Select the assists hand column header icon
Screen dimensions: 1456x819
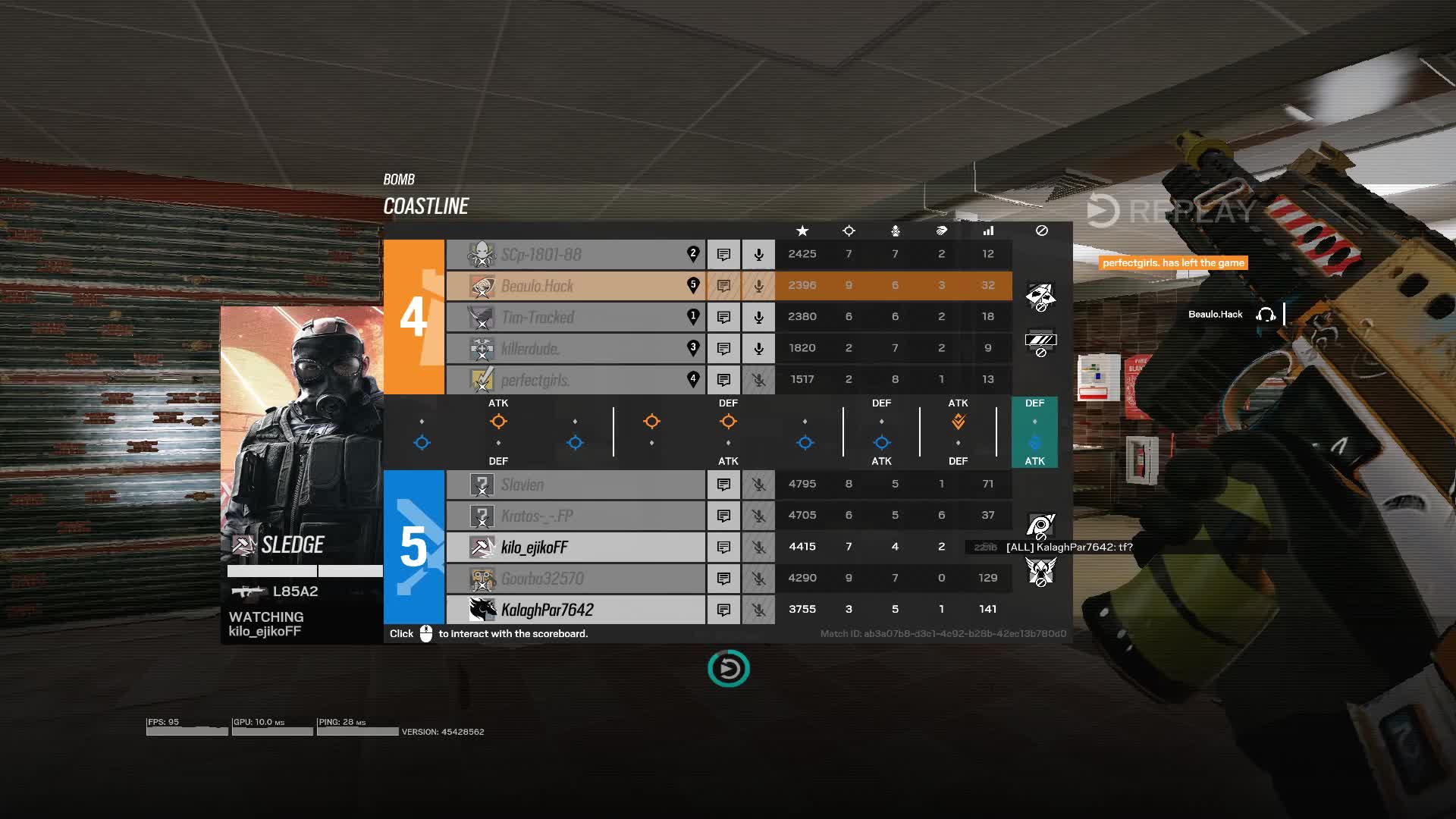pyautogui.click(x=941, y=231)
